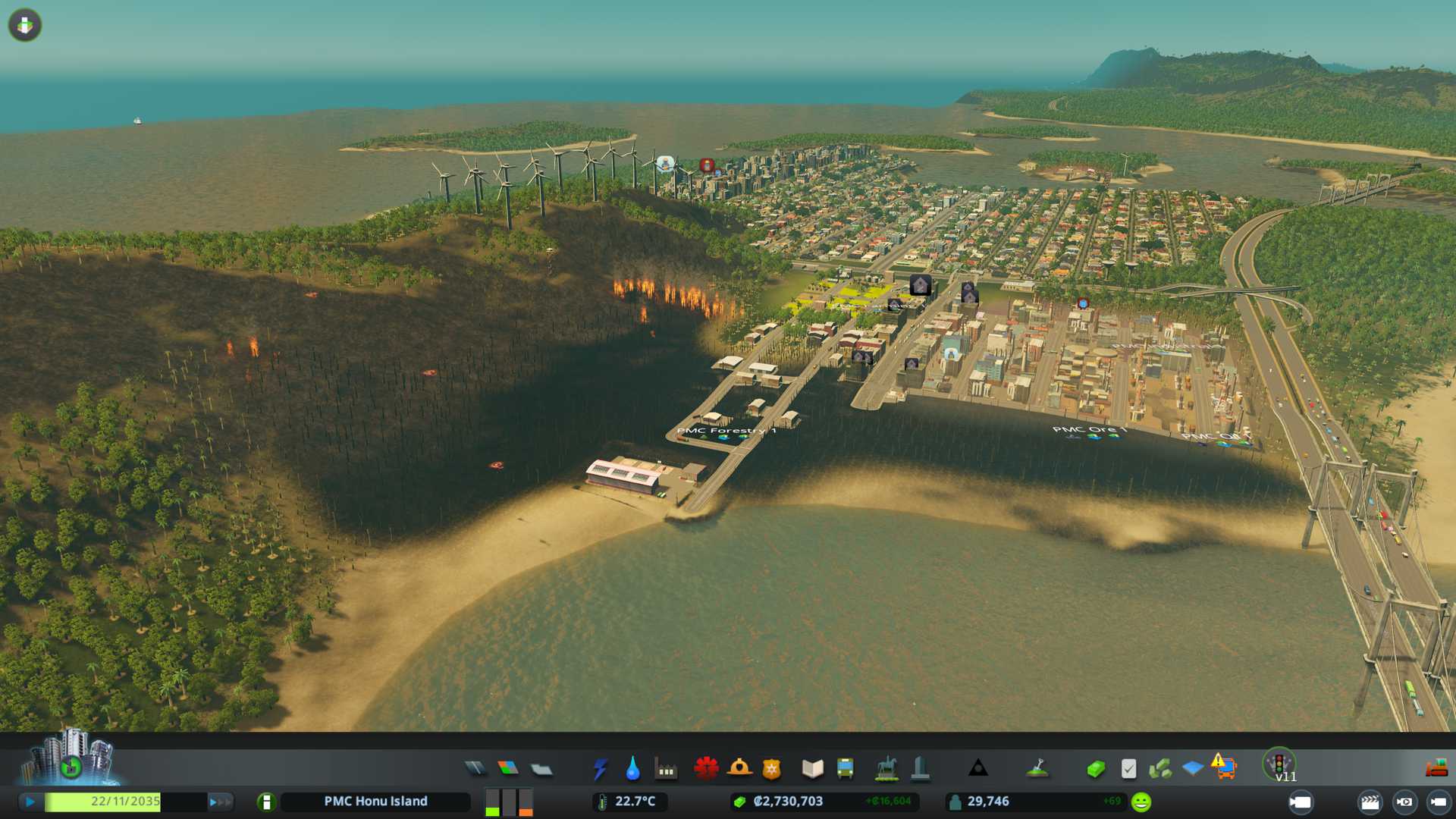The image size is (1456, 819).
Task: Toggle the play/pause simulation button
Action: coord(30,802)
